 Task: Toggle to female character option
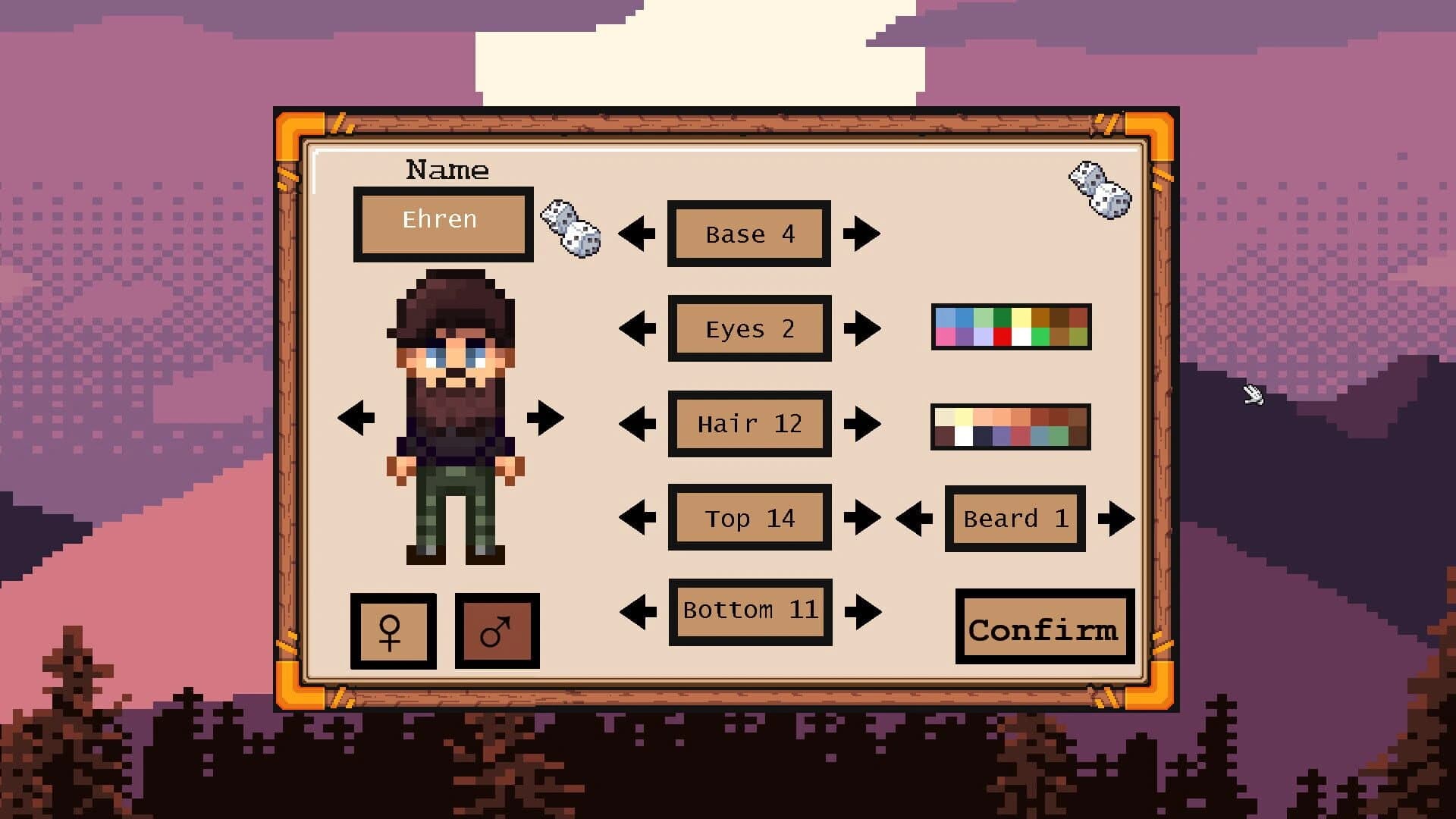tap(392, 631)
